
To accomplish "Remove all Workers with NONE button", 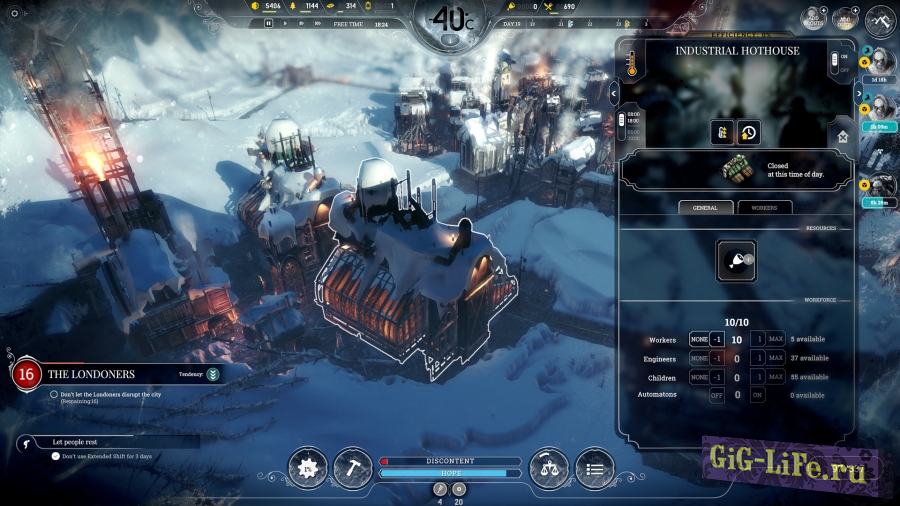I will 699,340.
